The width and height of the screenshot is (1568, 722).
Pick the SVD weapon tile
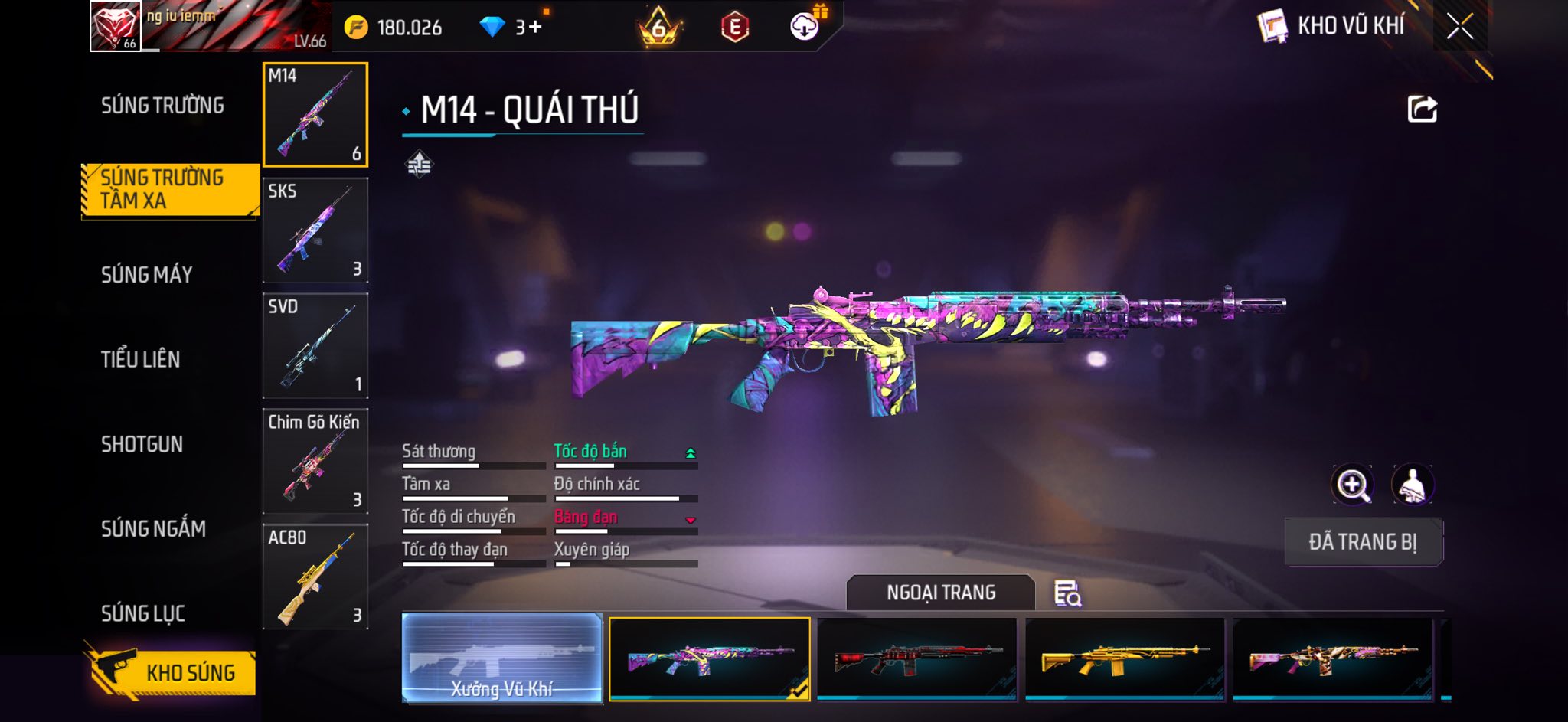click(x=315, y=345)
